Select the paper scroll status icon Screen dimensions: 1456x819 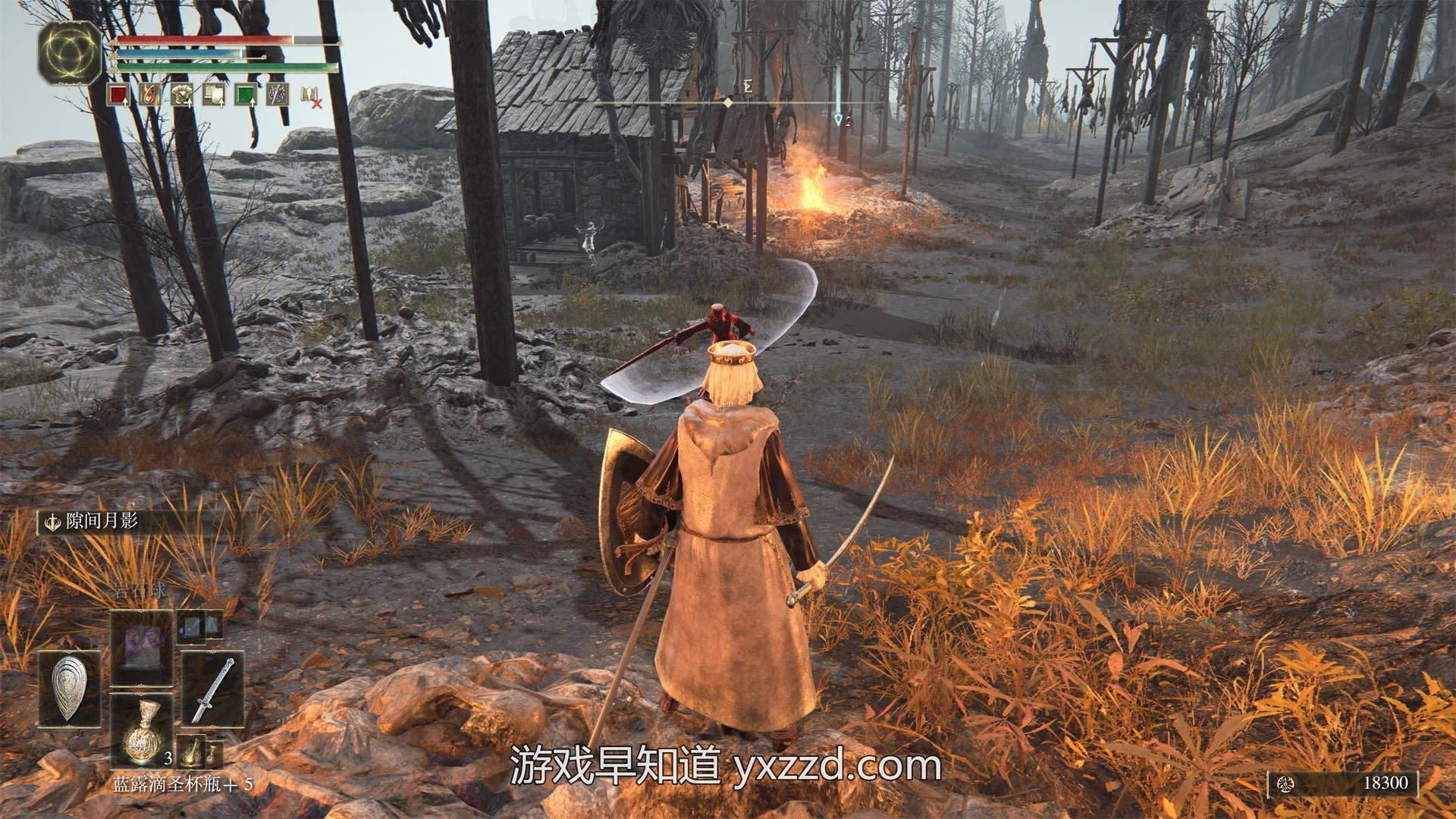(x=213, y=96)
